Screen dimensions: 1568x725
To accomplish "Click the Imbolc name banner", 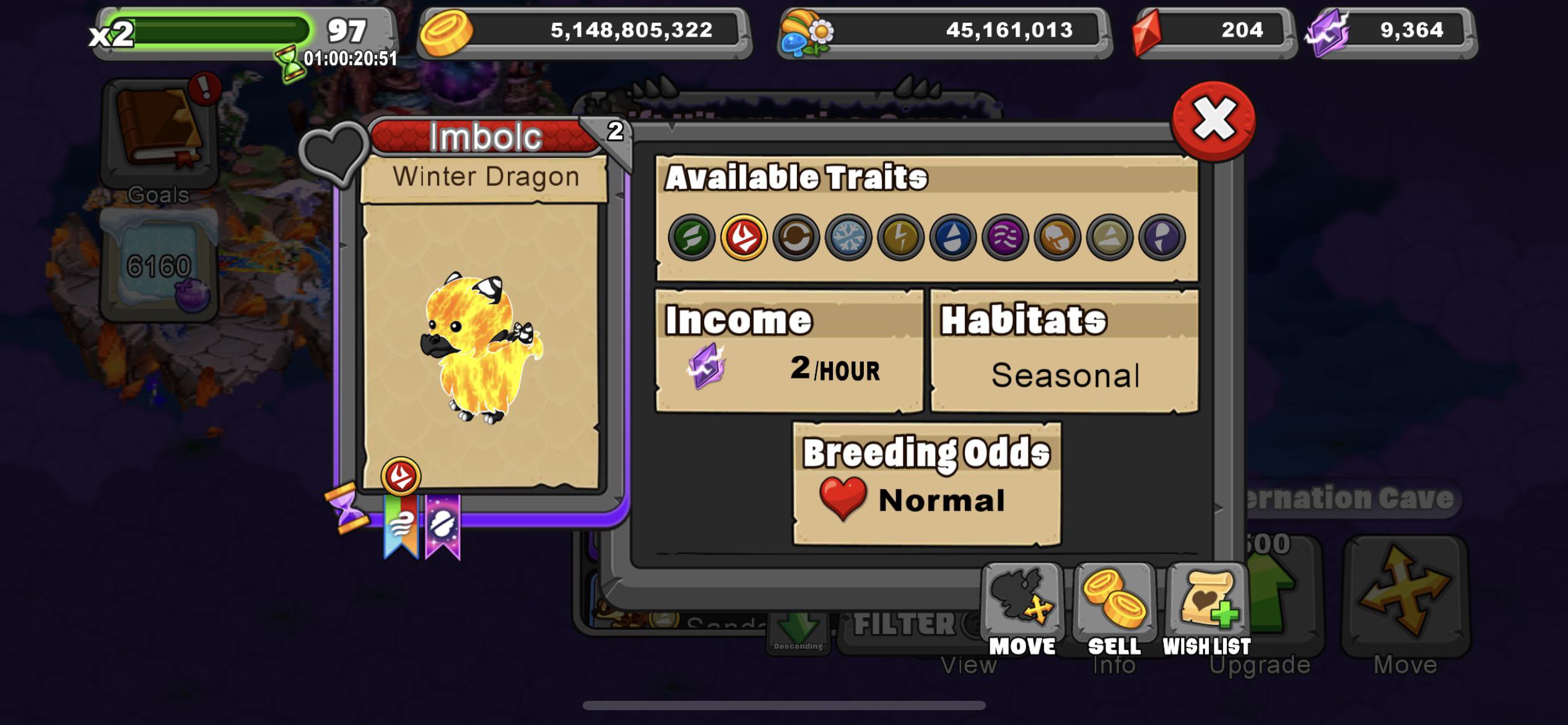I will click(x=484, y=136).
